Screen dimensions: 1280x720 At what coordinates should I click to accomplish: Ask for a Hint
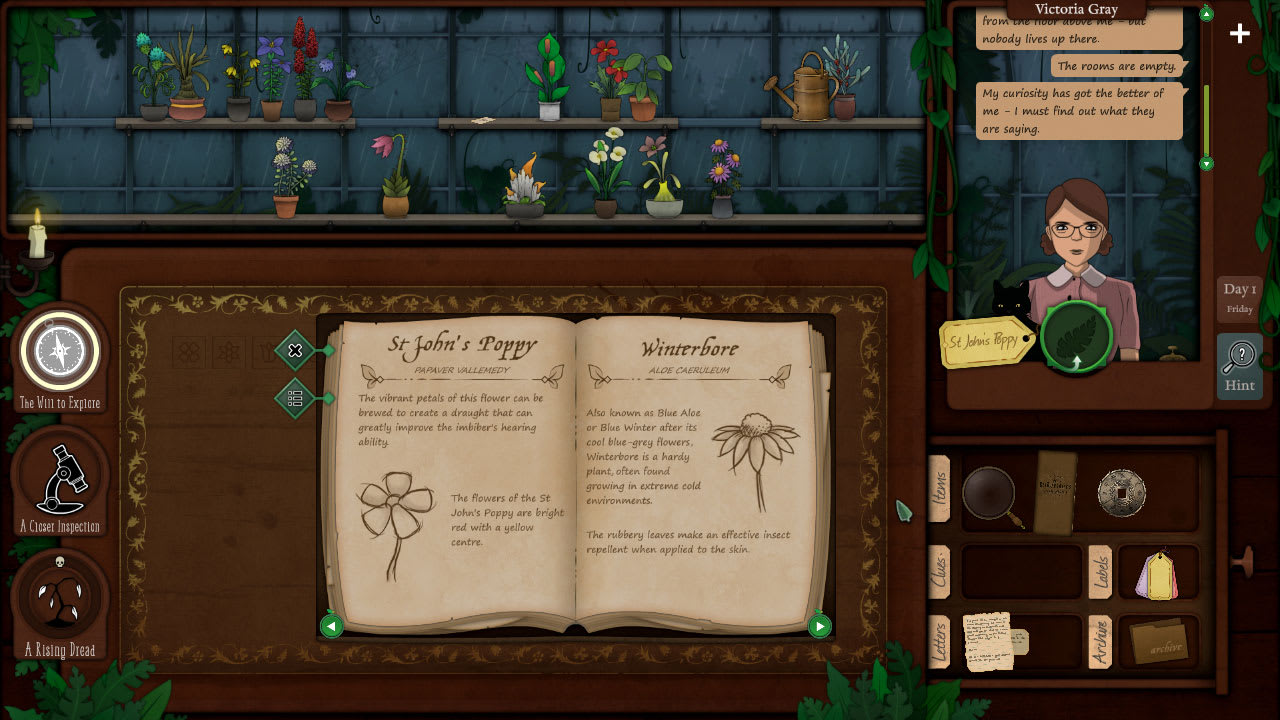pyautogui.click(x=1239, y=366)
